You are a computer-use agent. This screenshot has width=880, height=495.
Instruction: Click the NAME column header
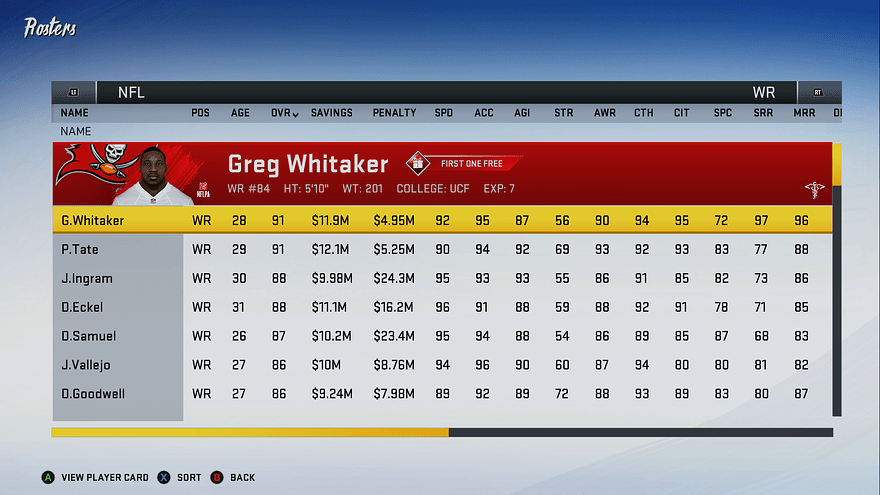click(74, 113)
